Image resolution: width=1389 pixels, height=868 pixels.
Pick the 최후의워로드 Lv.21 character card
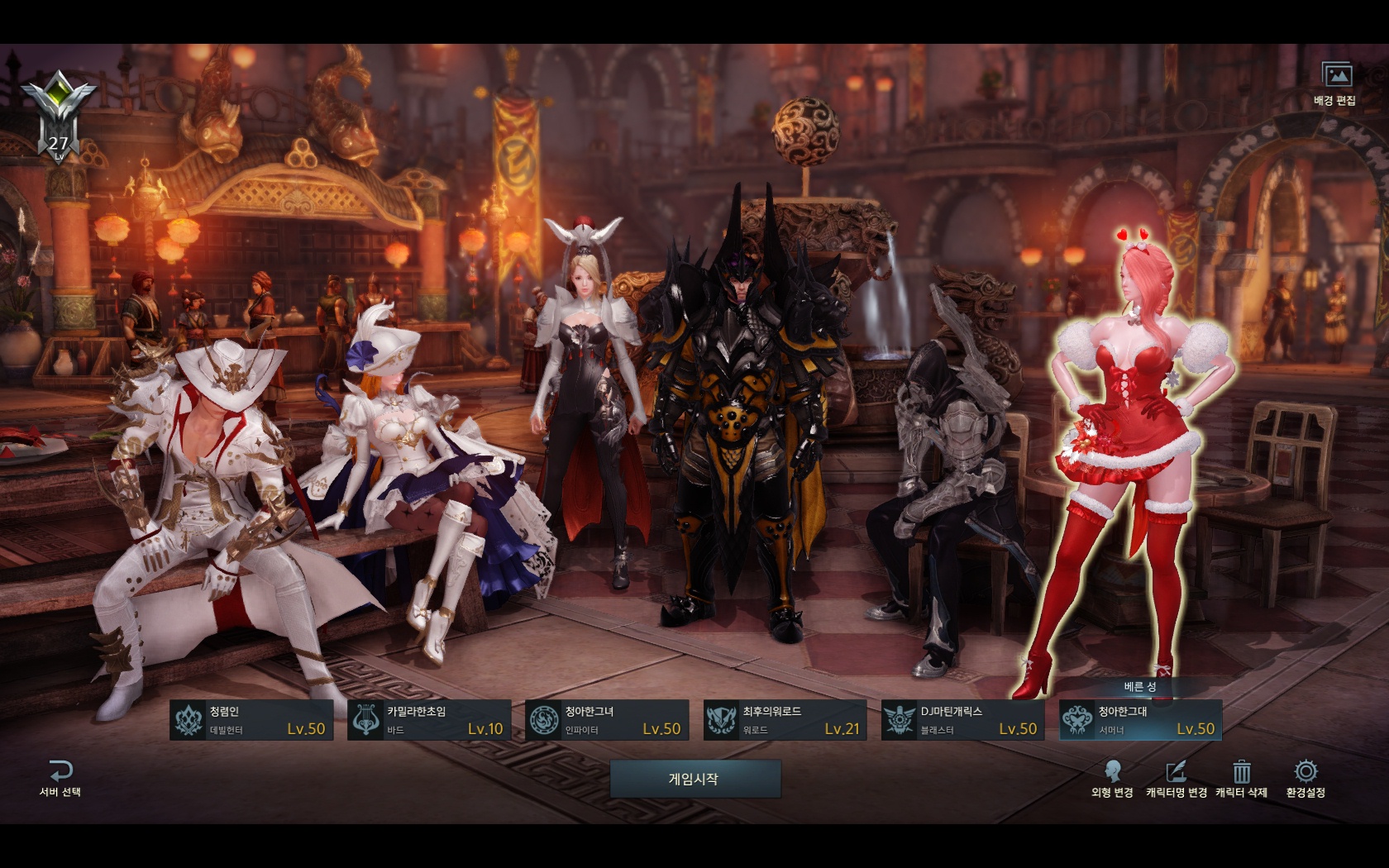[x=785, y=720]
